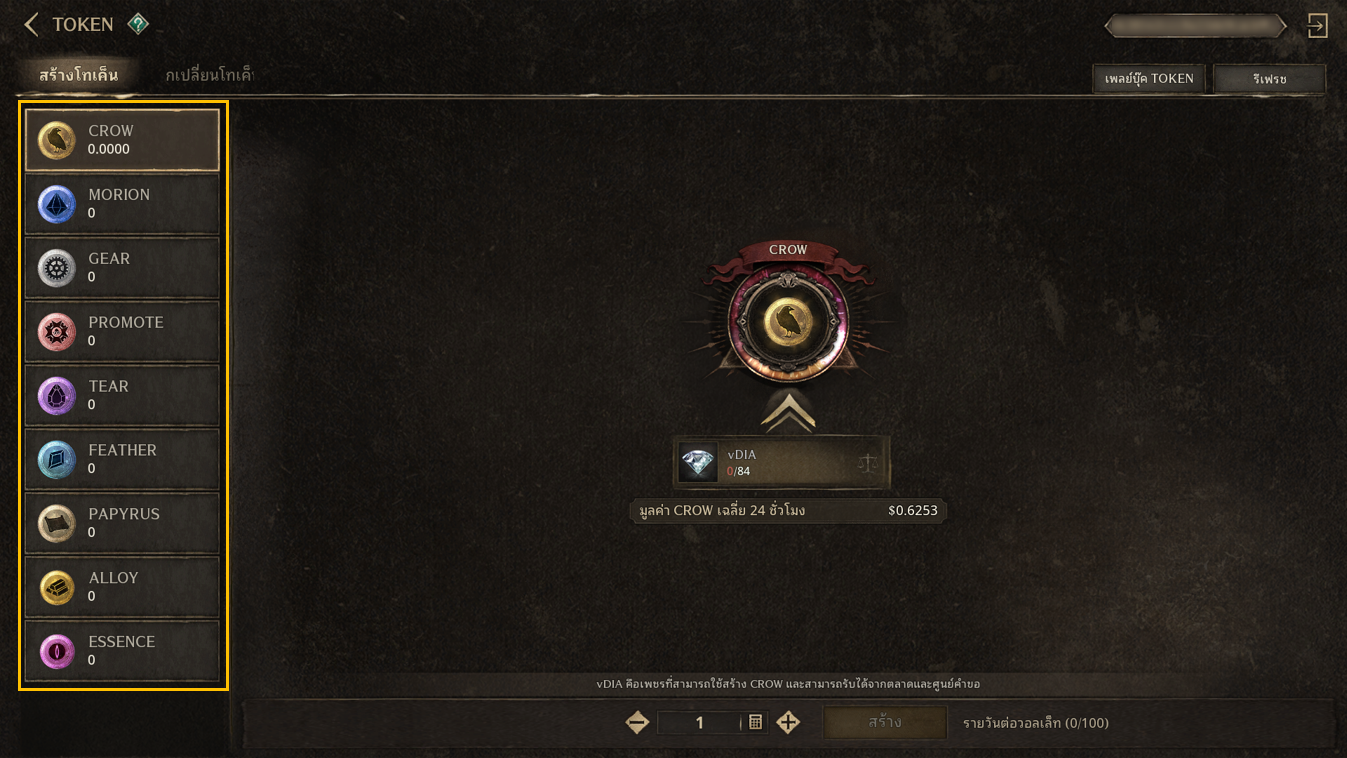The width and height of the screenshot is (1347, 758).
Task: Click the refresh button at top right
Action: [x=1269, y=78]
